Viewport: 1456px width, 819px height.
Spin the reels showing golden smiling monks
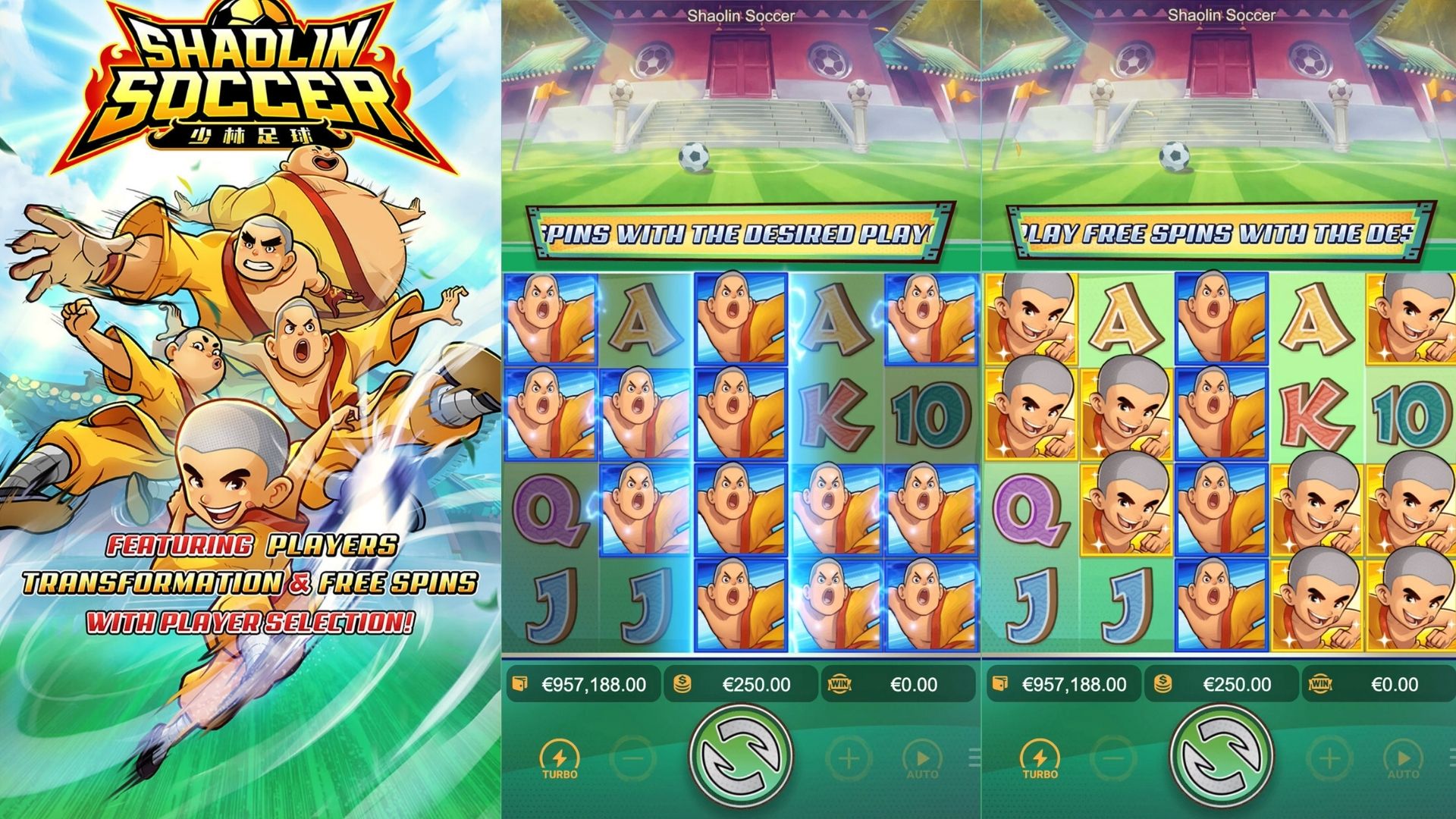pos(1222,756)
